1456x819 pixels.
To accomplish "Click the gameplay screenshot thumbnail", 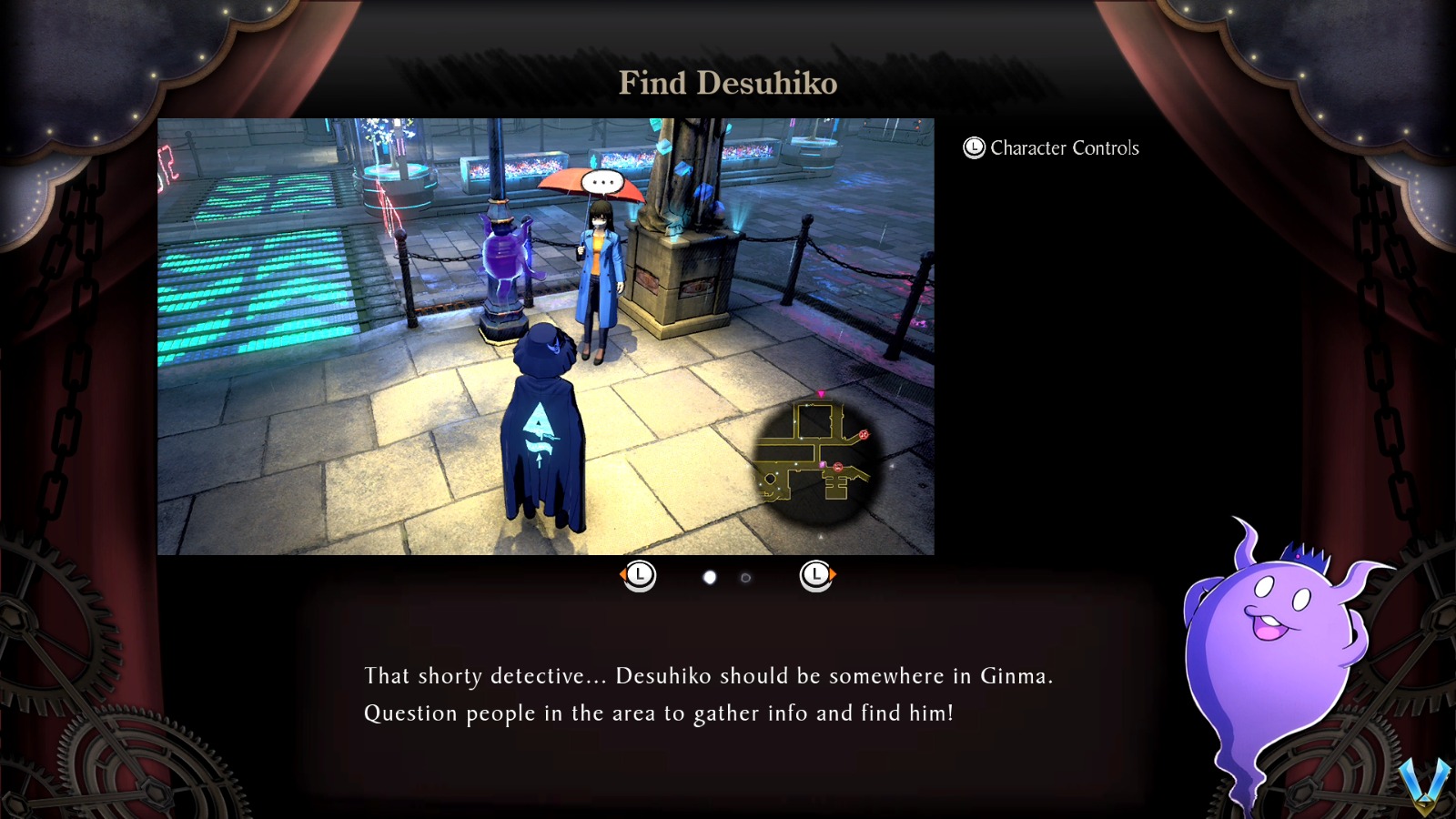I will pos(546,337).
